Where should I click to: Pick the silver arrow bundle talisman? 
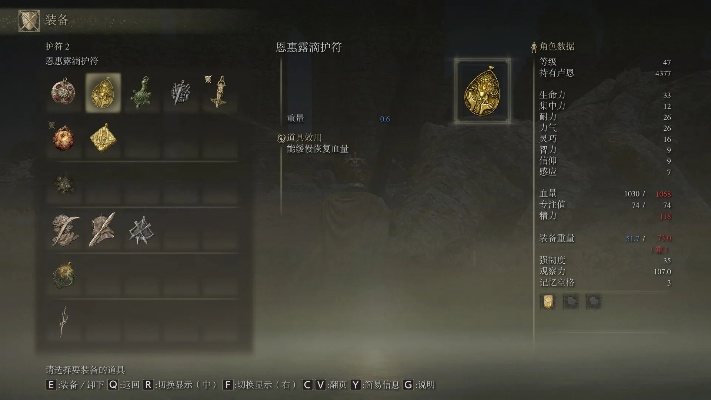point(180,94)
